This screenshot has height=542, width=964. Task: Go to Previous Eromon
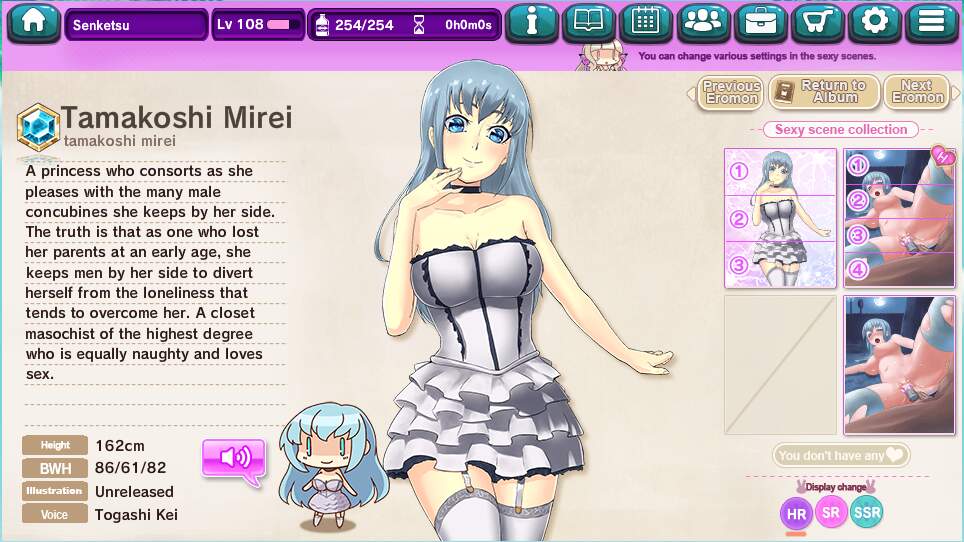(x=731, y=93)
